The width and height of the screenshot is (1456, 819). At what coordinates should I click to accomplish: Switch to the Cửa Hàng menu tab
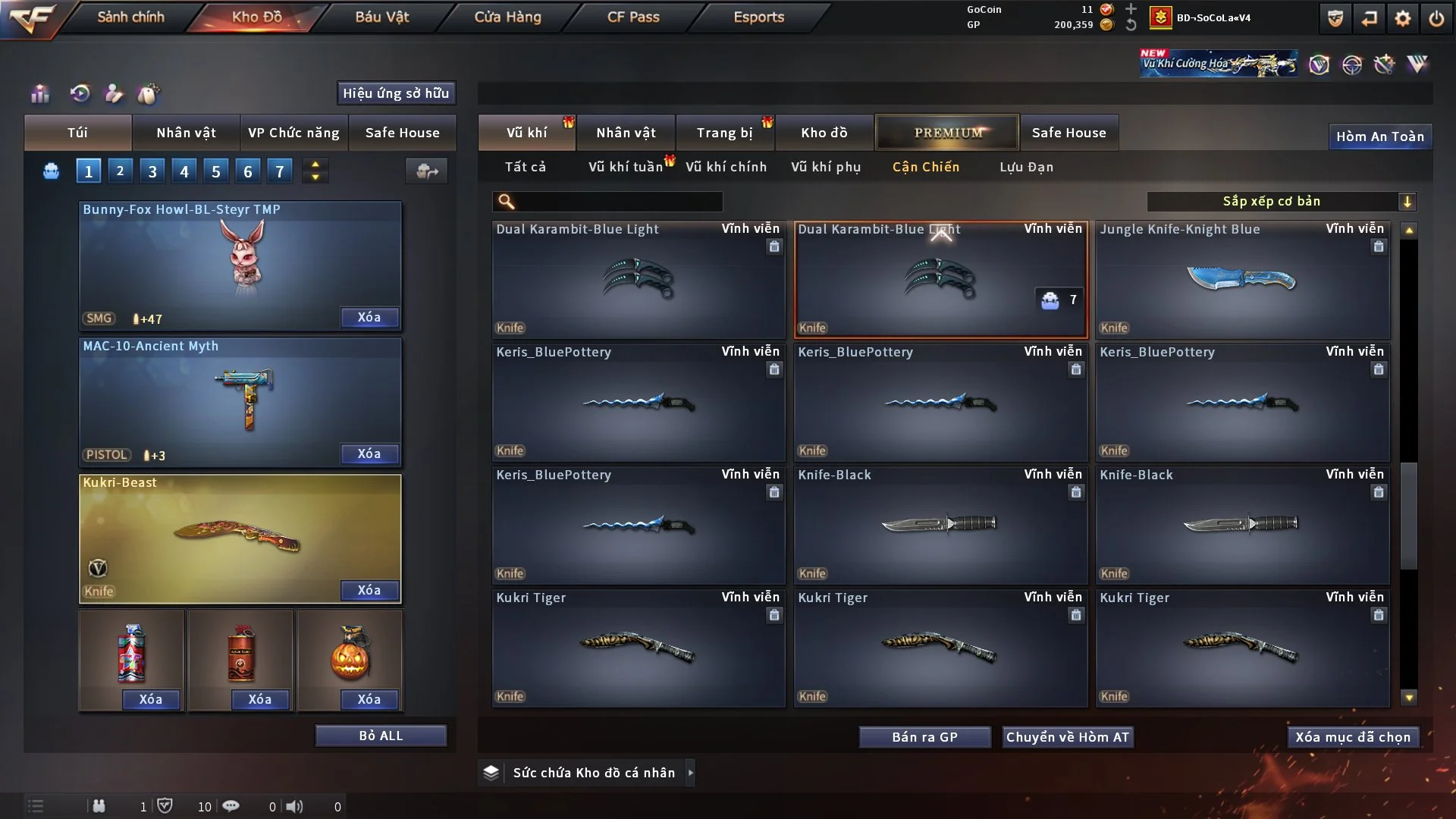tap(507, 17)
